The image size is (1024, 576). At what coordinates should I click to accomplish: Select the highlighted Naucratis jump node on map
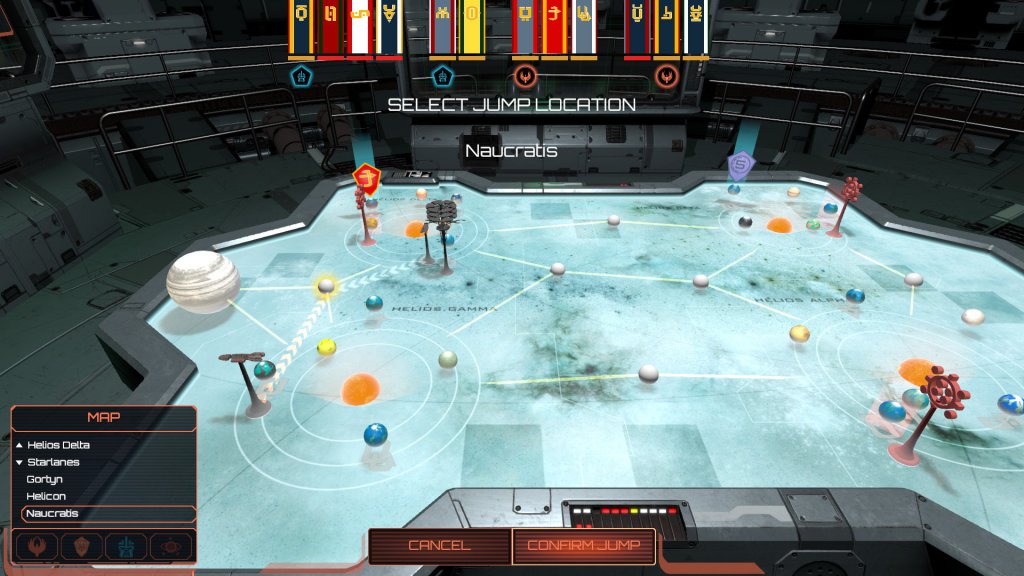[x=326, y=287]
